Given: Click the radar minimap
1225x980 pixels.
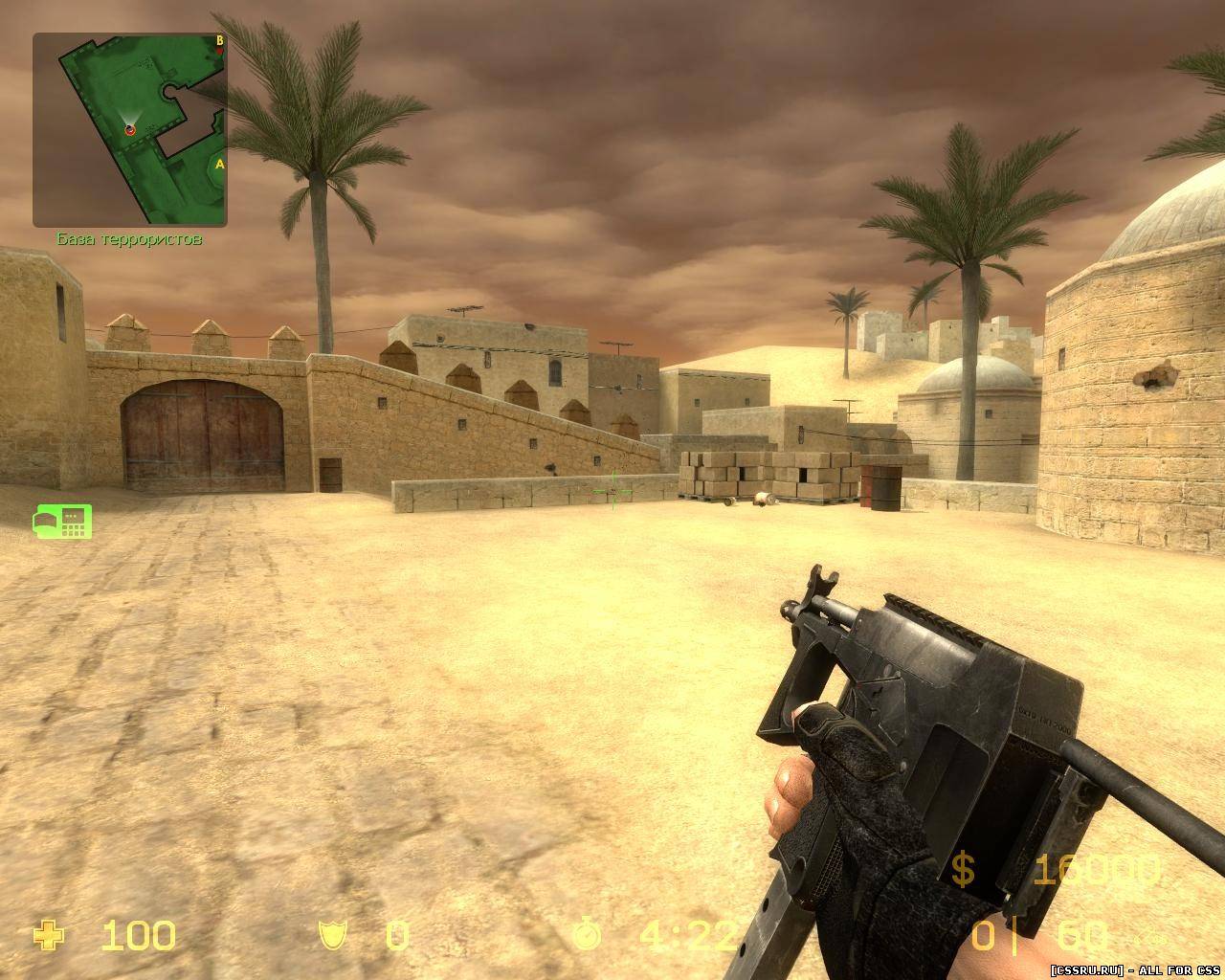Looking at the screenshot, I should [x=130, y=130].
